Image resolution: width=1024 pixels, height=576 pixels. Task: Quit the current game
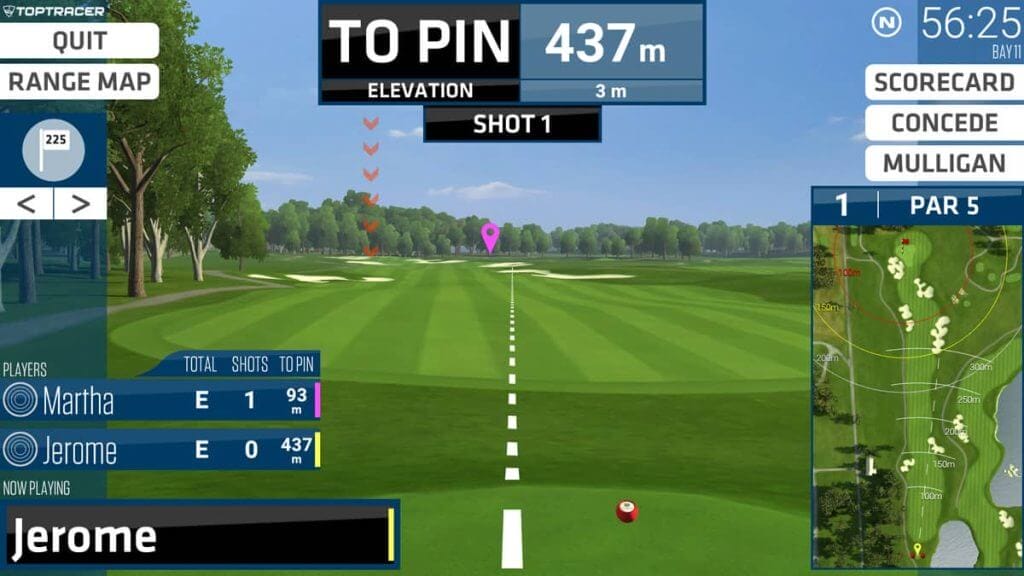[x=79, y=41]
